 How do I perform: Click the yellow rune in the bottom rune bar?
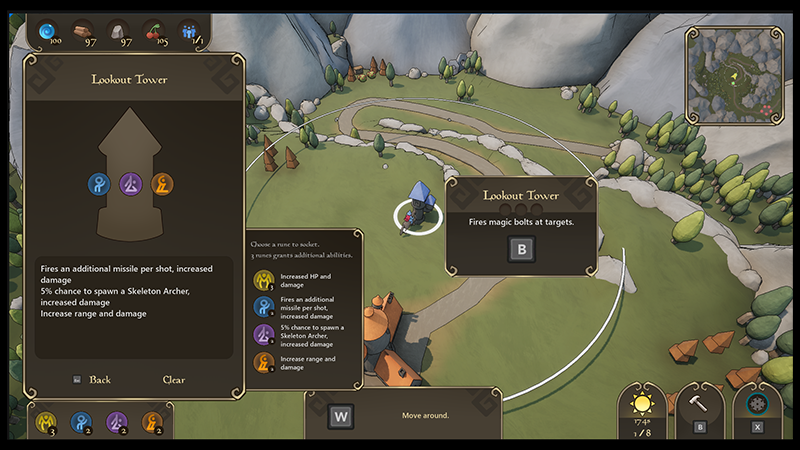[45, 422]
